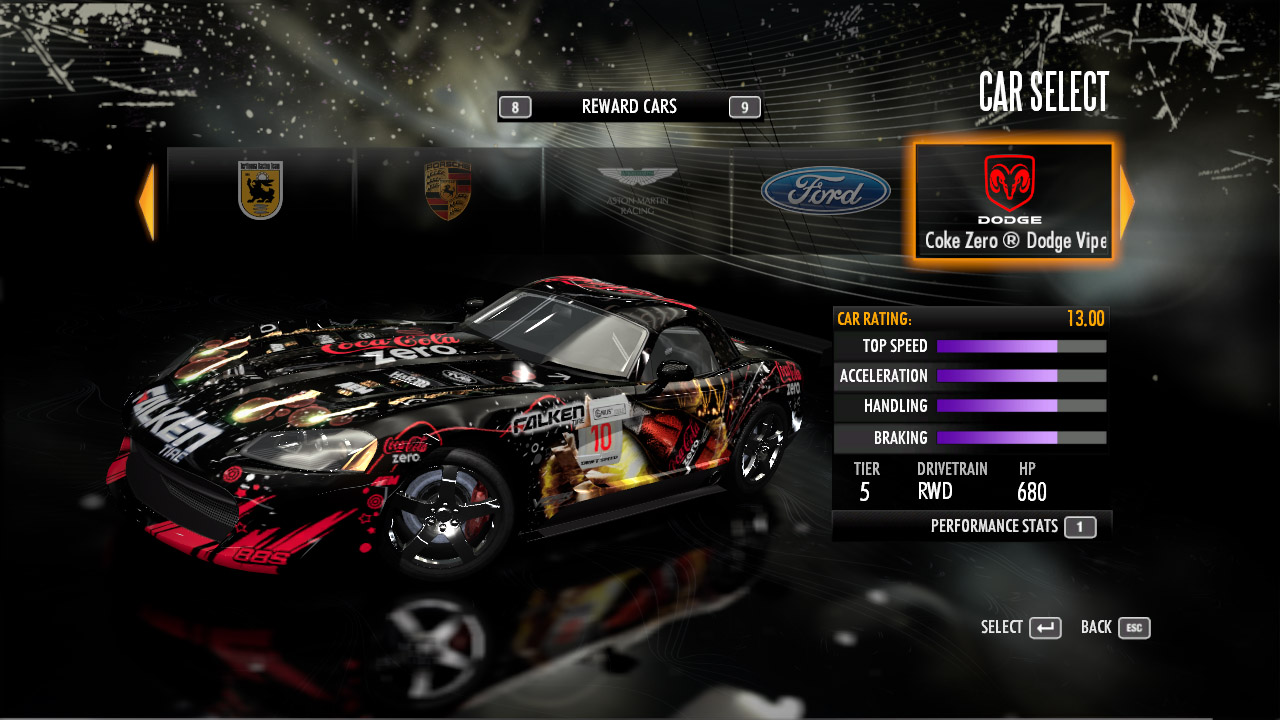Select the Coke Zero Dodge Viper tile
This screenshot has height=720, width=1280.
click(1013, 201)
